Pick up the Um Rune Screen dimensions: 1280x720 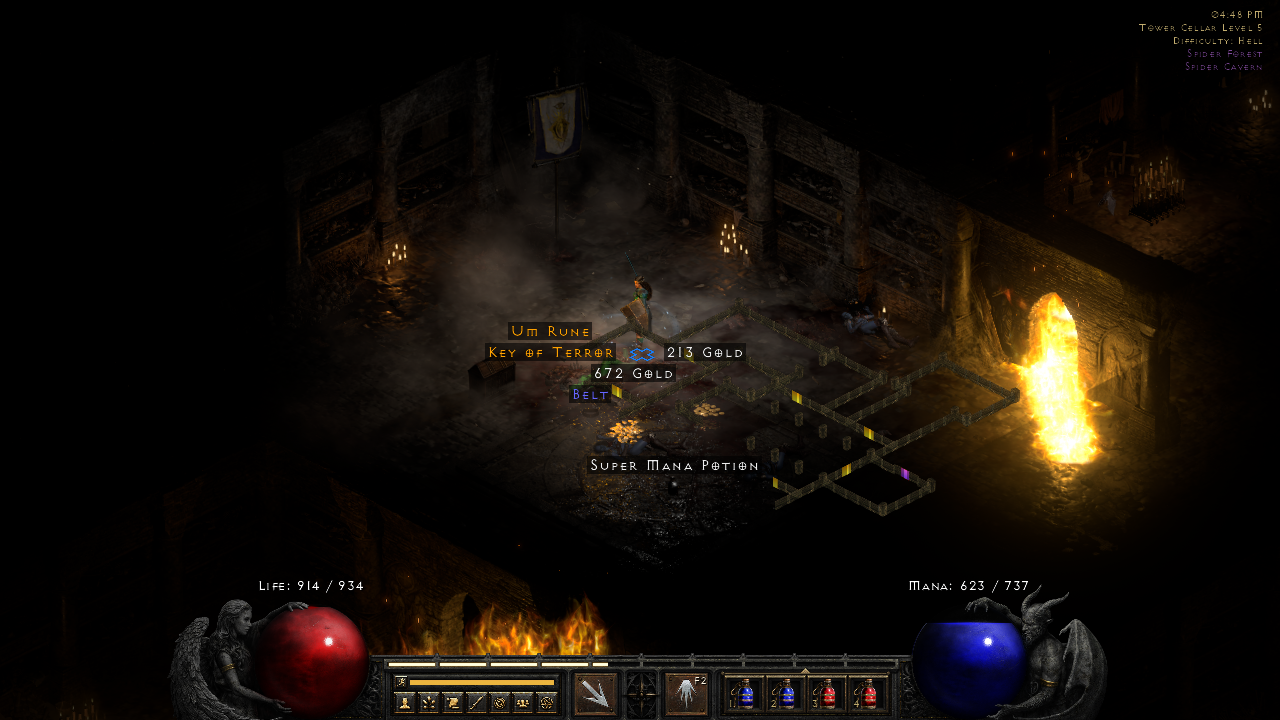tap(552, 330)
